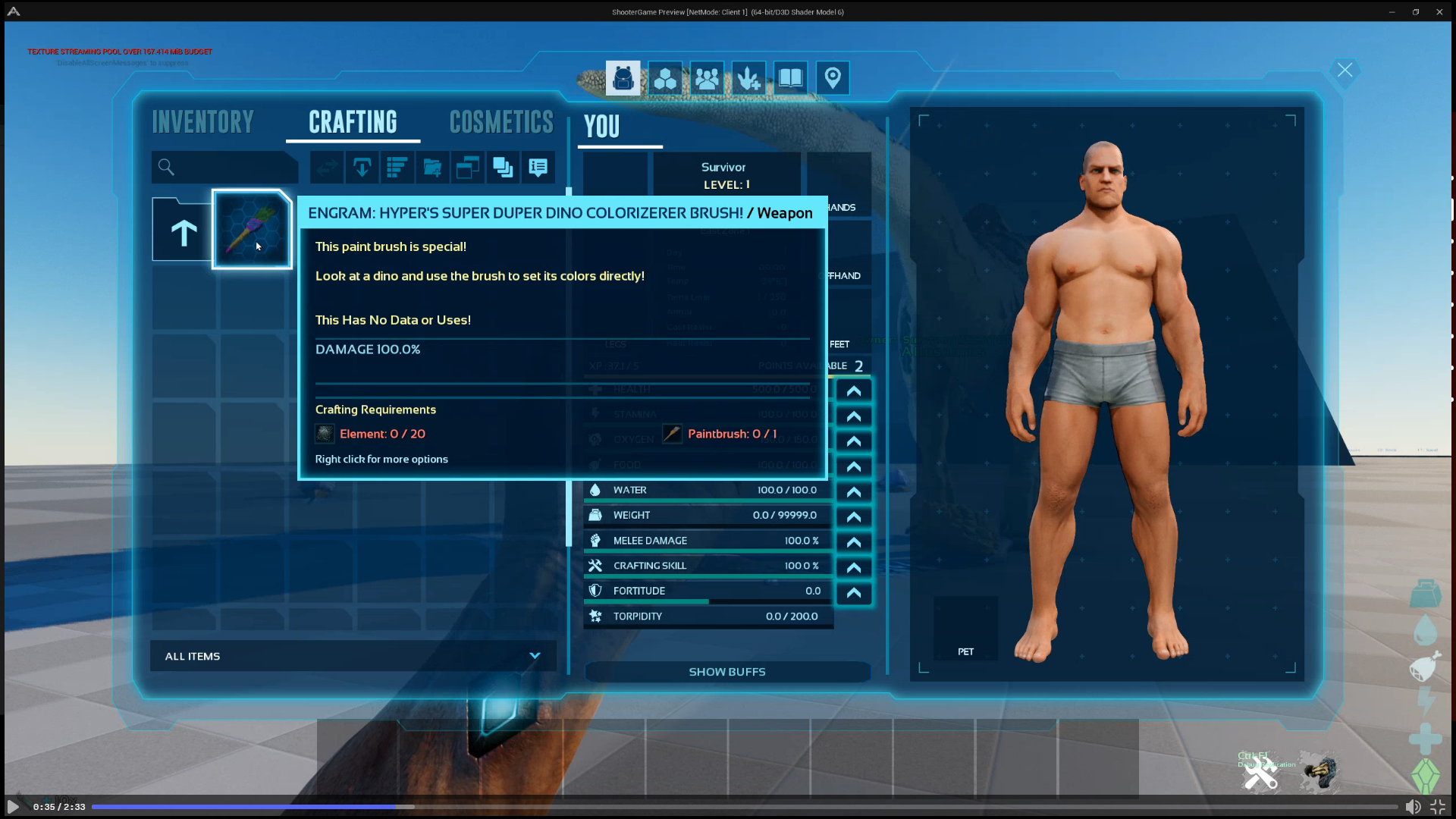Upgrade the Melee Damage stat

pos(853,542)
